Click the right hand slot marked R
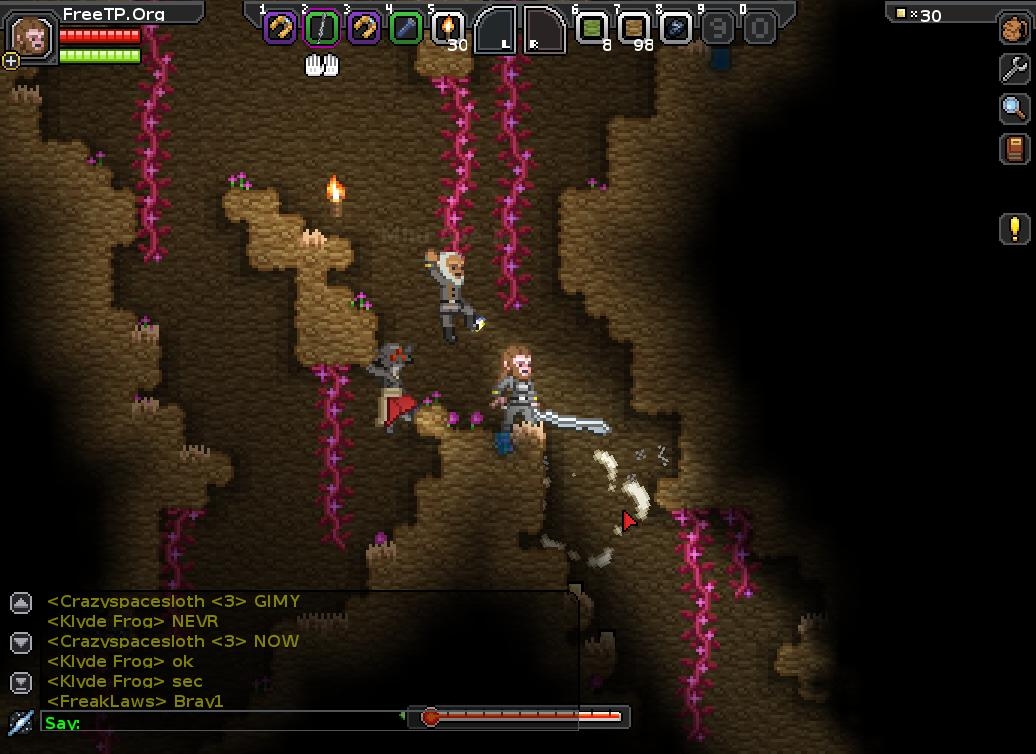The width and height of the screenshot is (1036, 754). 543,29
